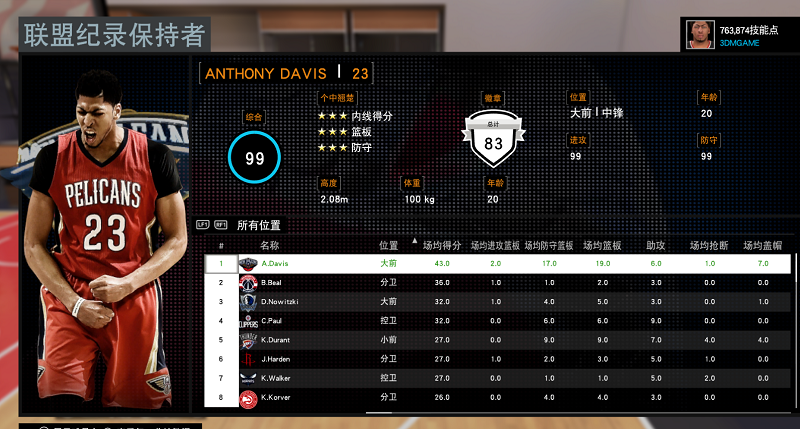Sort by the 场均进攻篮板 column header
The height and width of the screenshot is (429, 800).
coord(495,244)
